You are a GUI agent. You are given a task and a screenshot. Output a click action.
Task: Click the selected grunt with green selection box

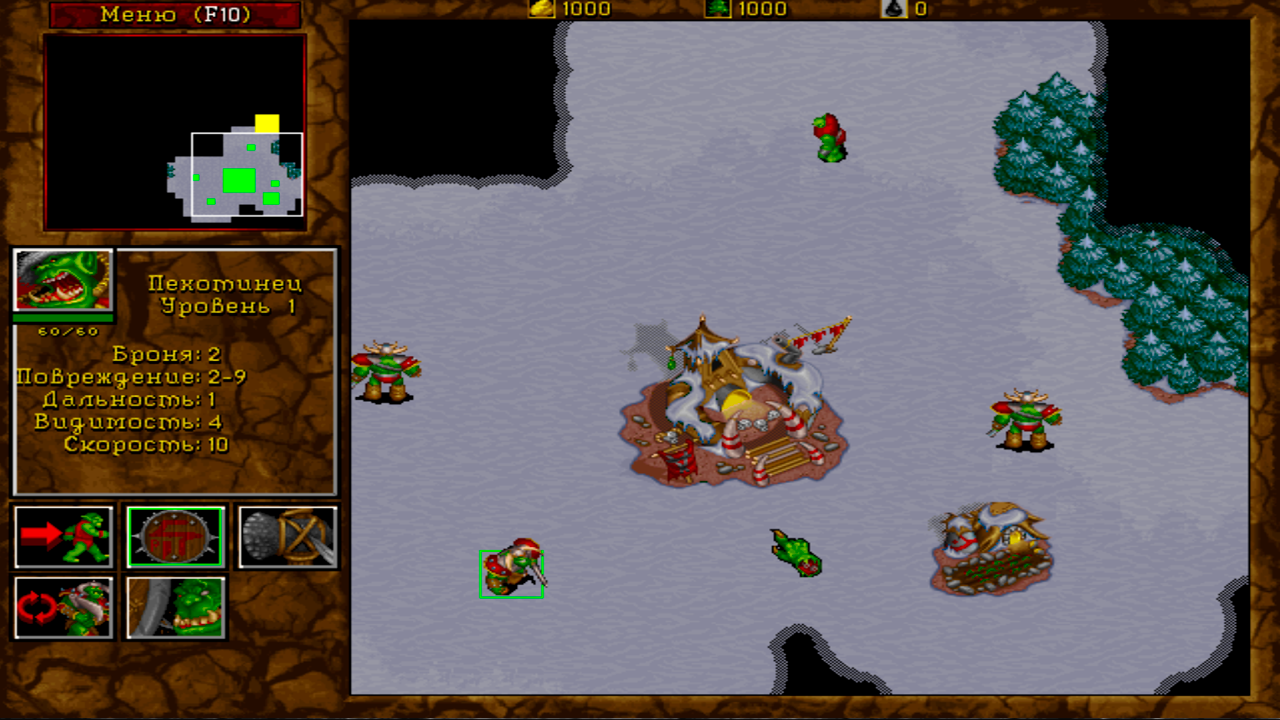511,572
